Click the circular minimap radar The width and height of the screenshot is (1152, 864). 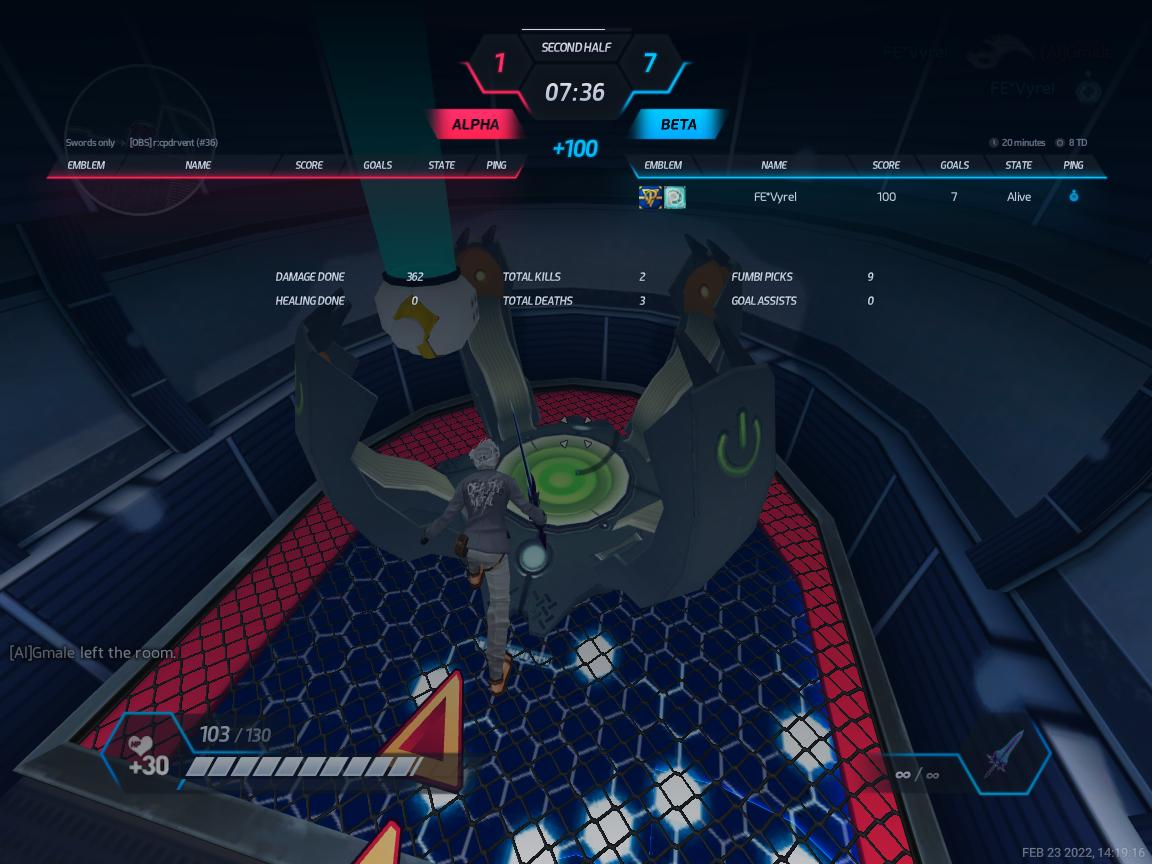point(140,138)
